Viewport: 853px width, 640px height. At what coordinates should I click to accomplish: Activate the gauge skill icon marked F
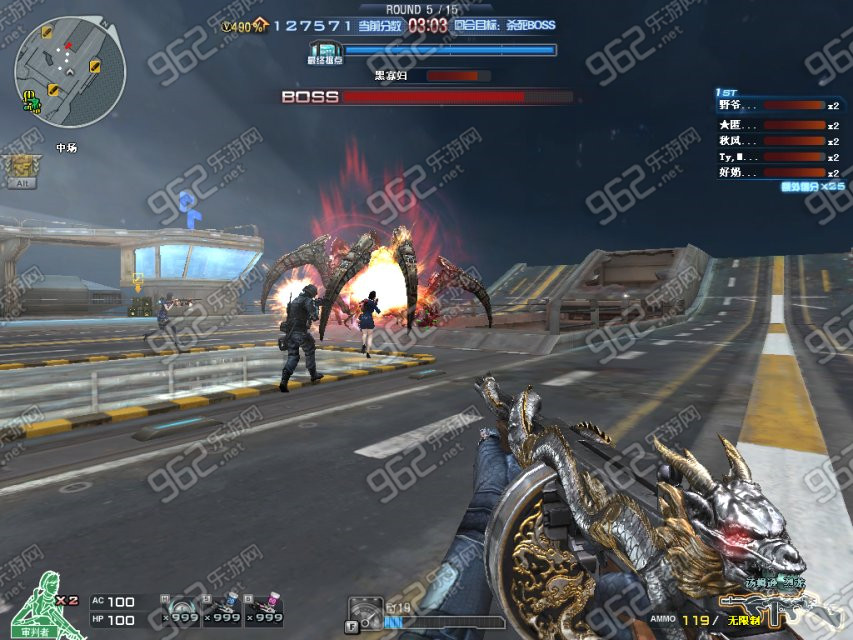pyautogui.click(x=365, y=613)
